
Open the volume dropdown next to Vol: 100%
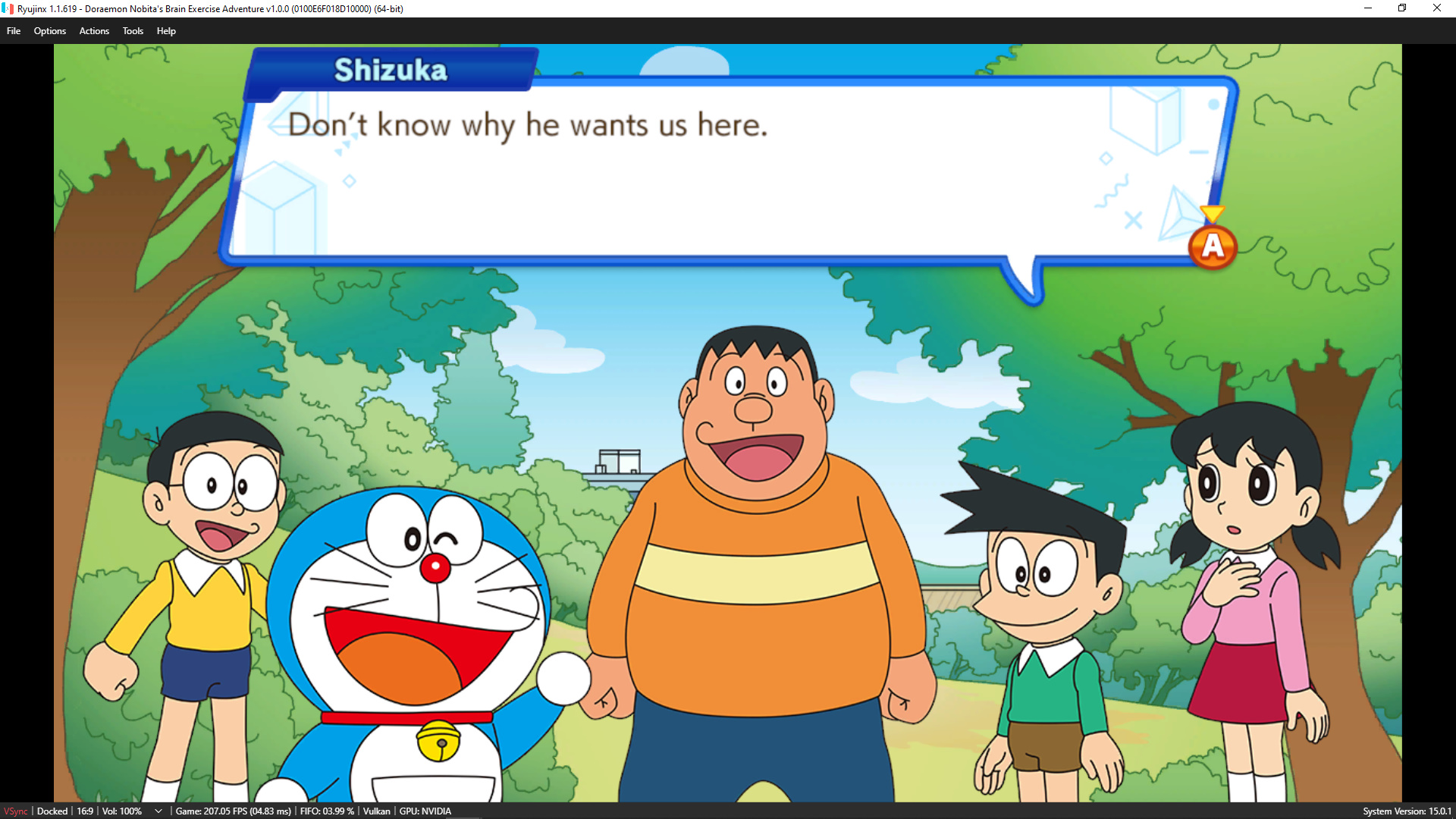point(158,811)
